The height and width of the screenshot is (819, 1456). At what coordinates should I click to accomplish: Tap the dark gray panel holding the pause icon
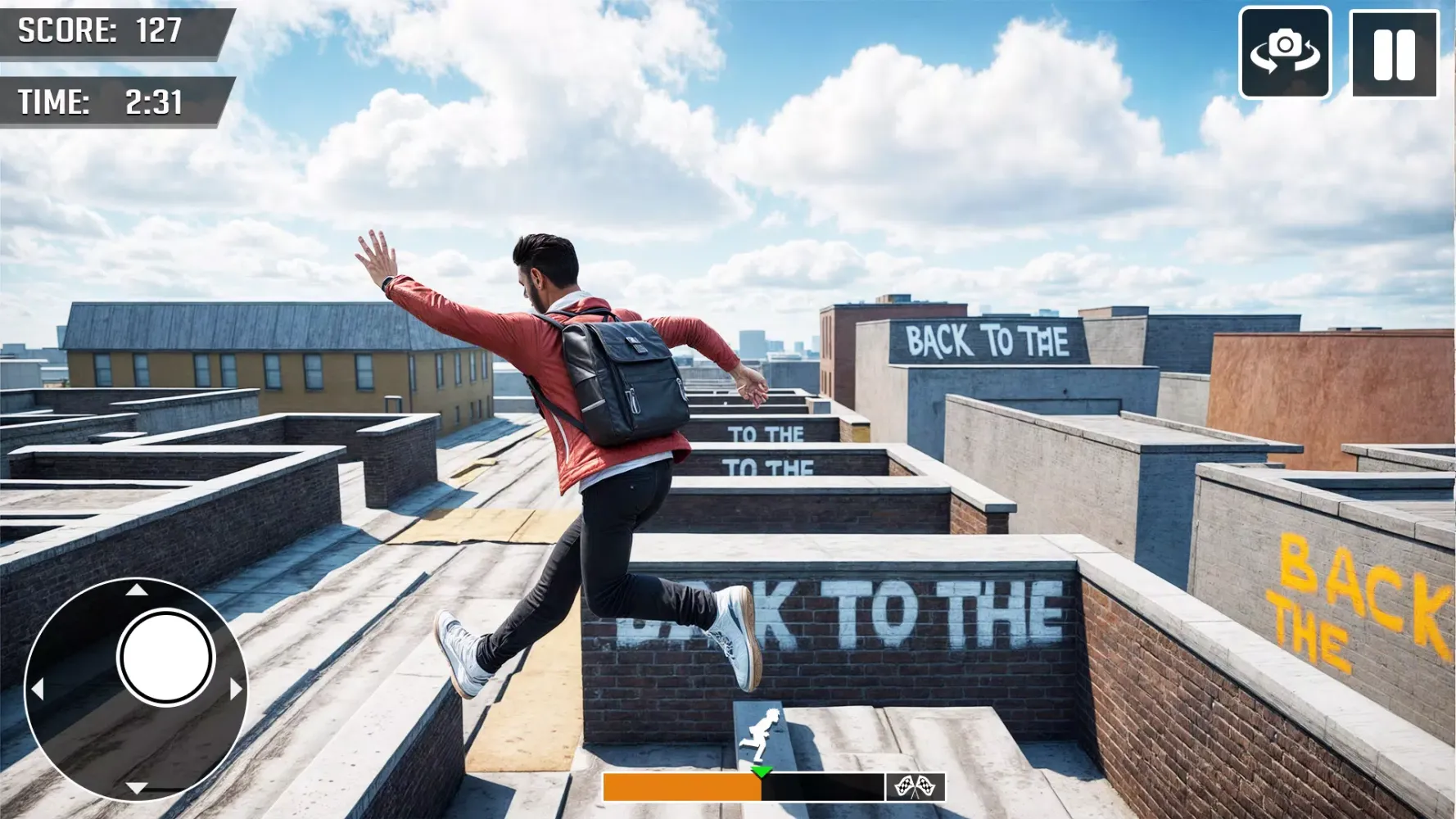(x=1396, y=55)
